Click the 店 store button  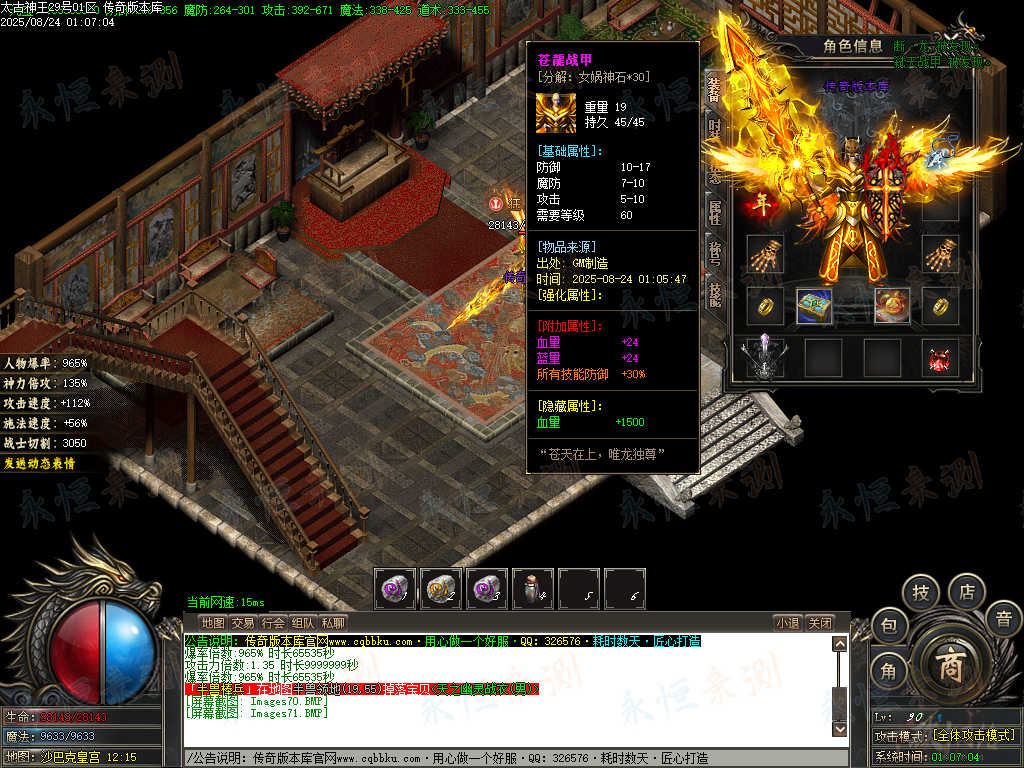(967, 590)
